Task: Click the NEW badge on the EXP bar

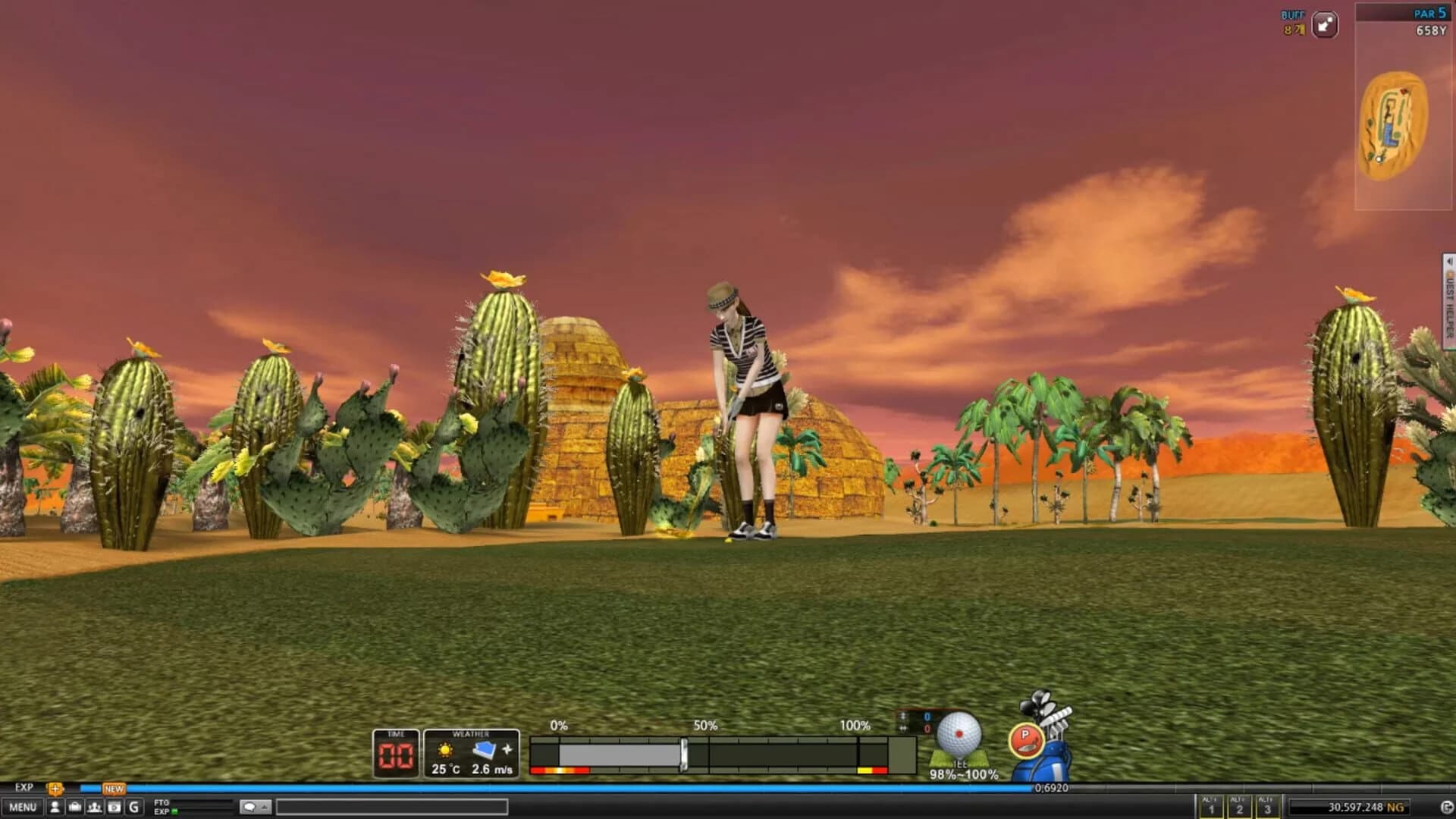Action: pyautogui.click(x=114, y=789)
